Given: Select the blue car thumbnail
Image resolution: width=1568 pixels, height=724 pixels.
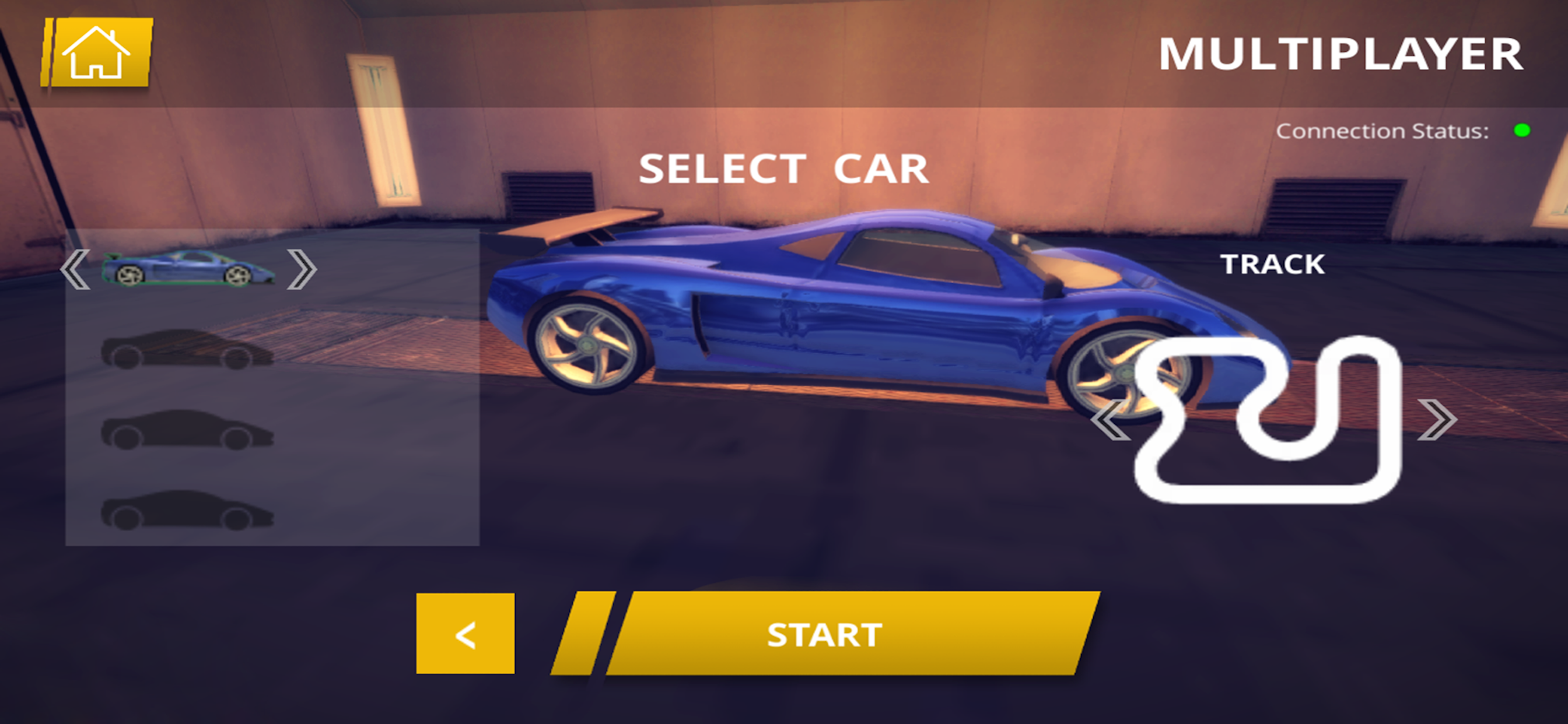Looking at the screenshot, I should [x=187, y=269].
